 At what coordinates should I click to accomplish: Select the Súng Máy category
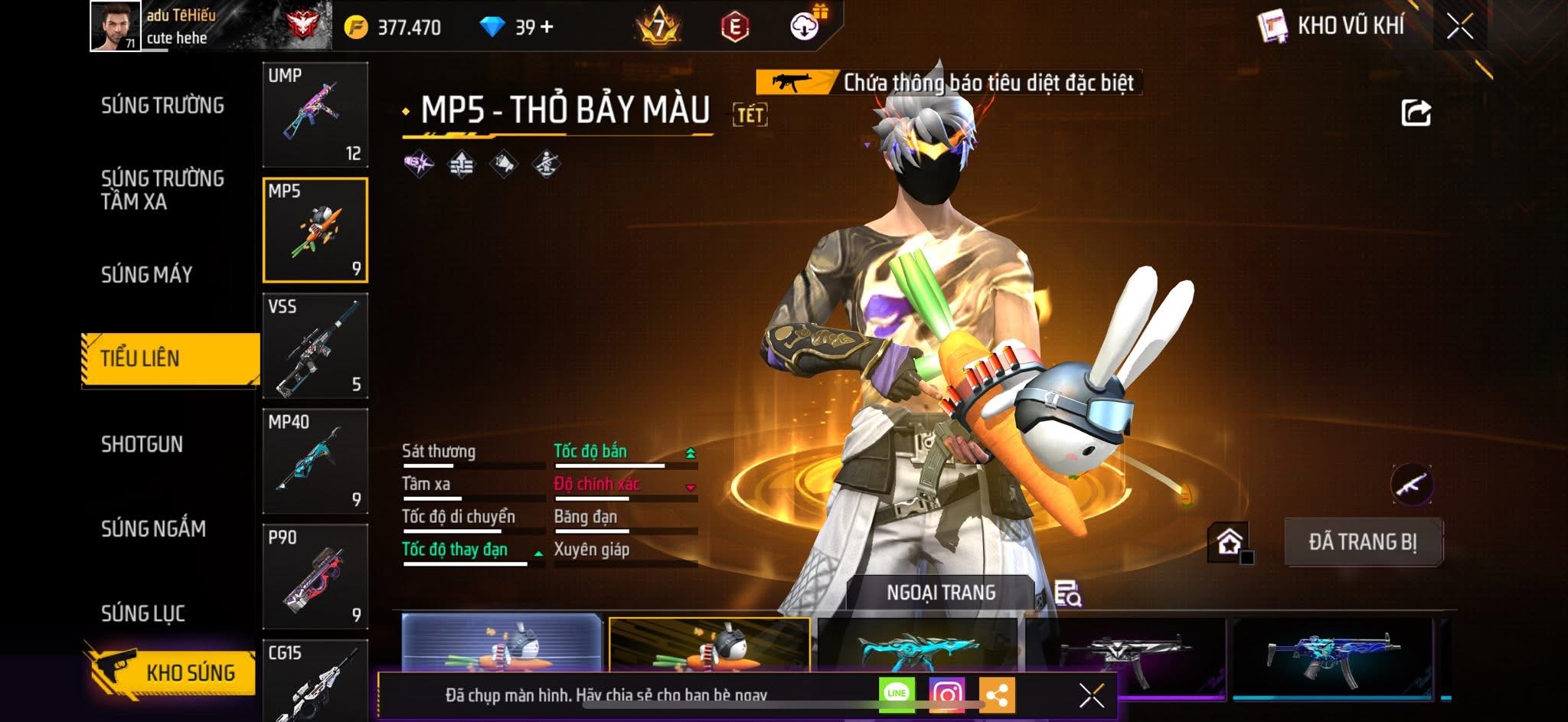[x=147, y=275]
